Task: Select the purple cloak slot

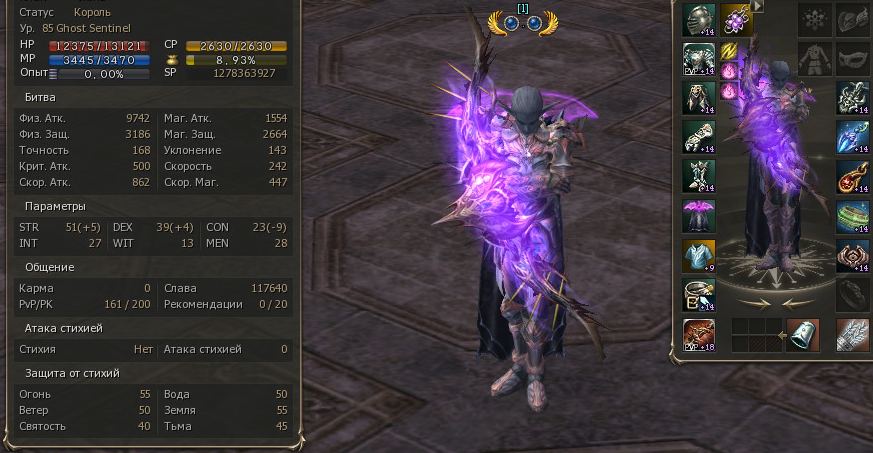Action: pyautogui.click(x=699, y=215)
